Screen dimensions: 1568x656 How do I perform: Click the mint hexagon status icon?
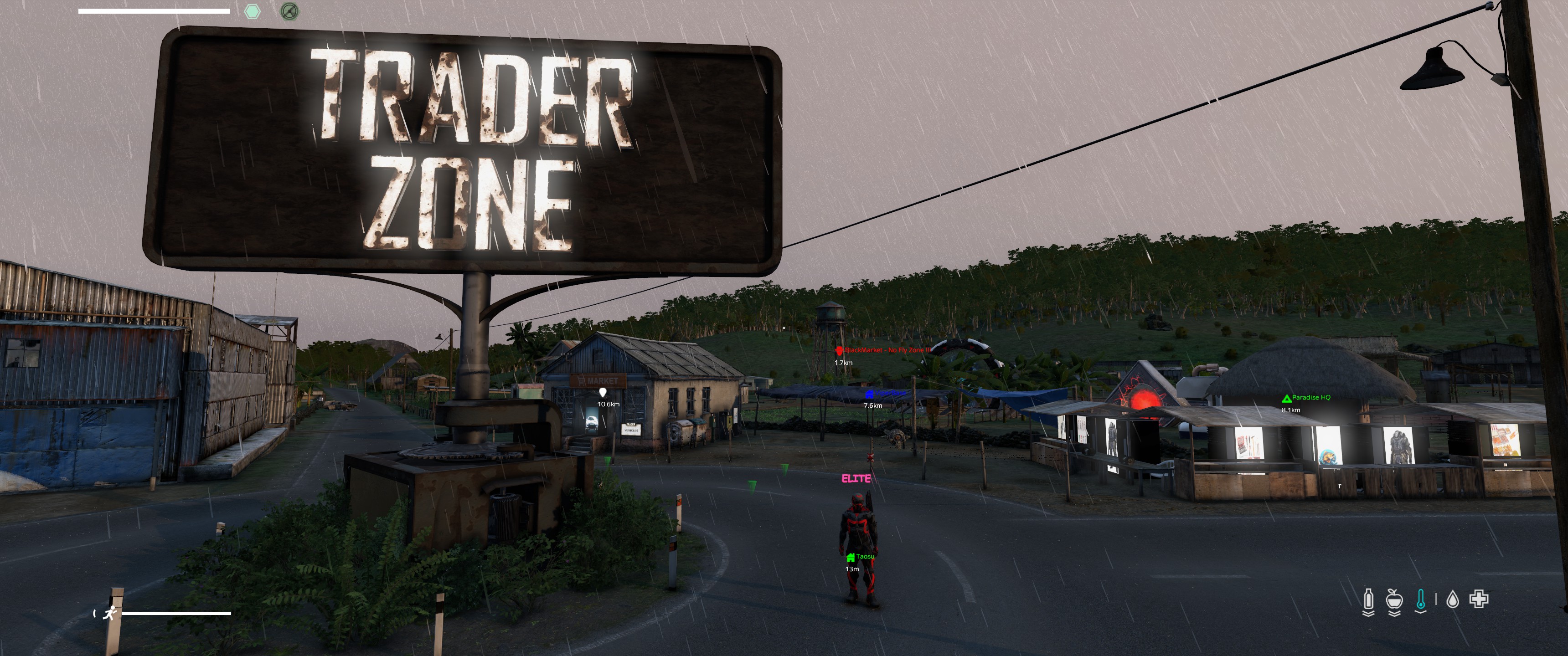[x=252, y=11]
